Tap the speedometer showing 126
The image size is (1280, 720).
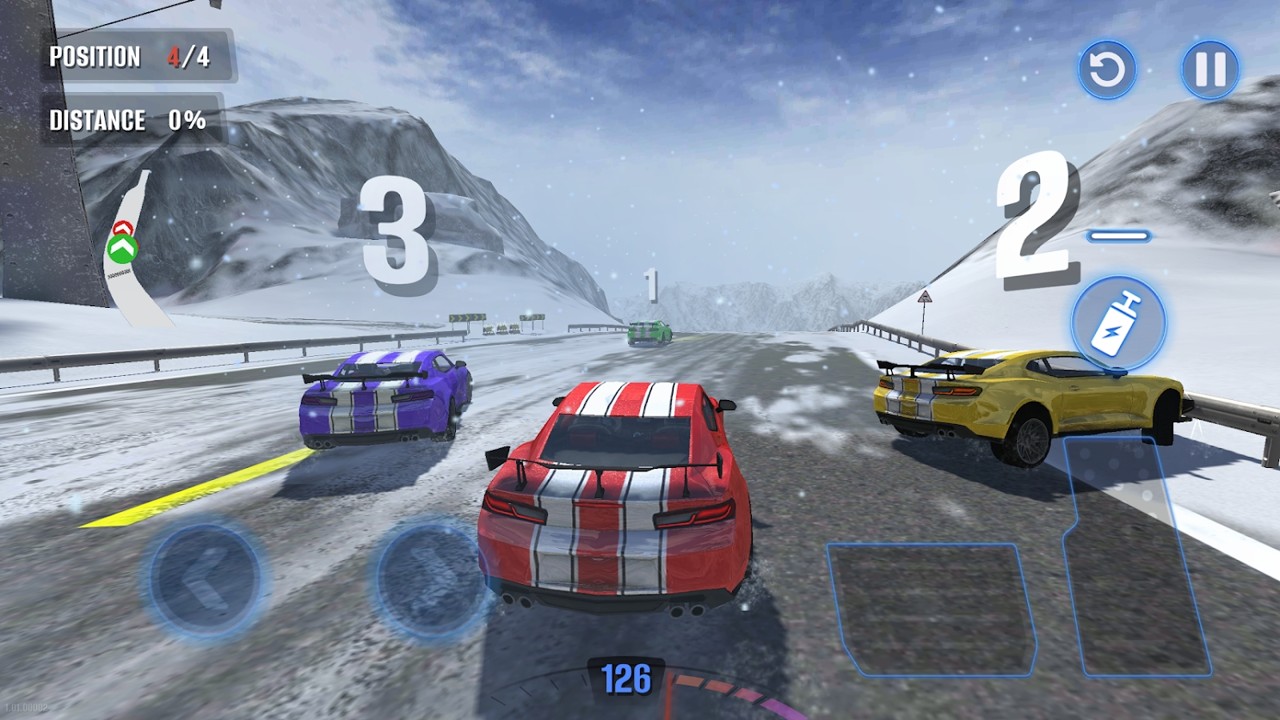click(x=628, y=680)
